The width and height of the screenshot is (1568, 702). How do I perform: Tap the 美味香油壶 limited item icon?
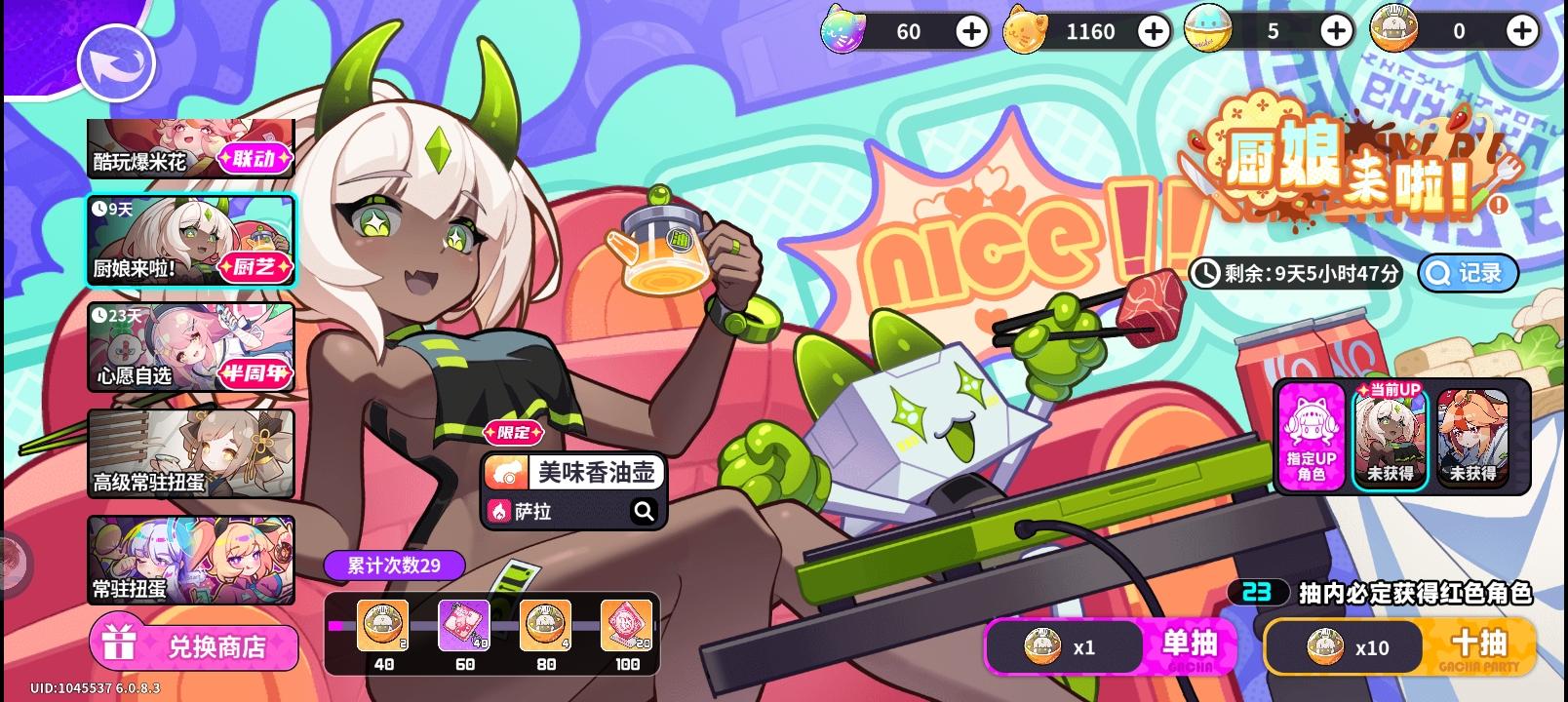click(x=505, y=471)
